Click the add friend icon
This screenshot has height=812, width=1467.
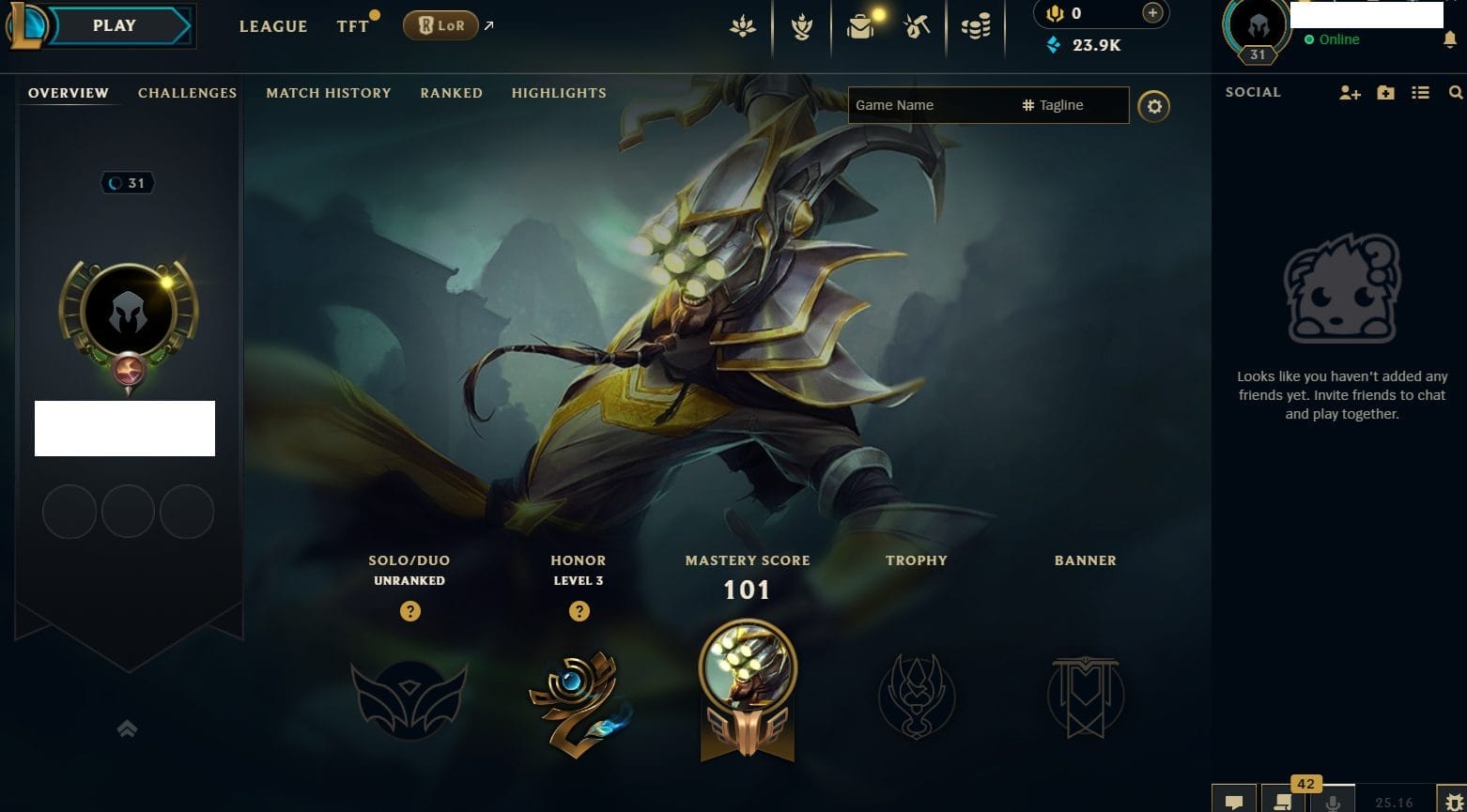1350,92
